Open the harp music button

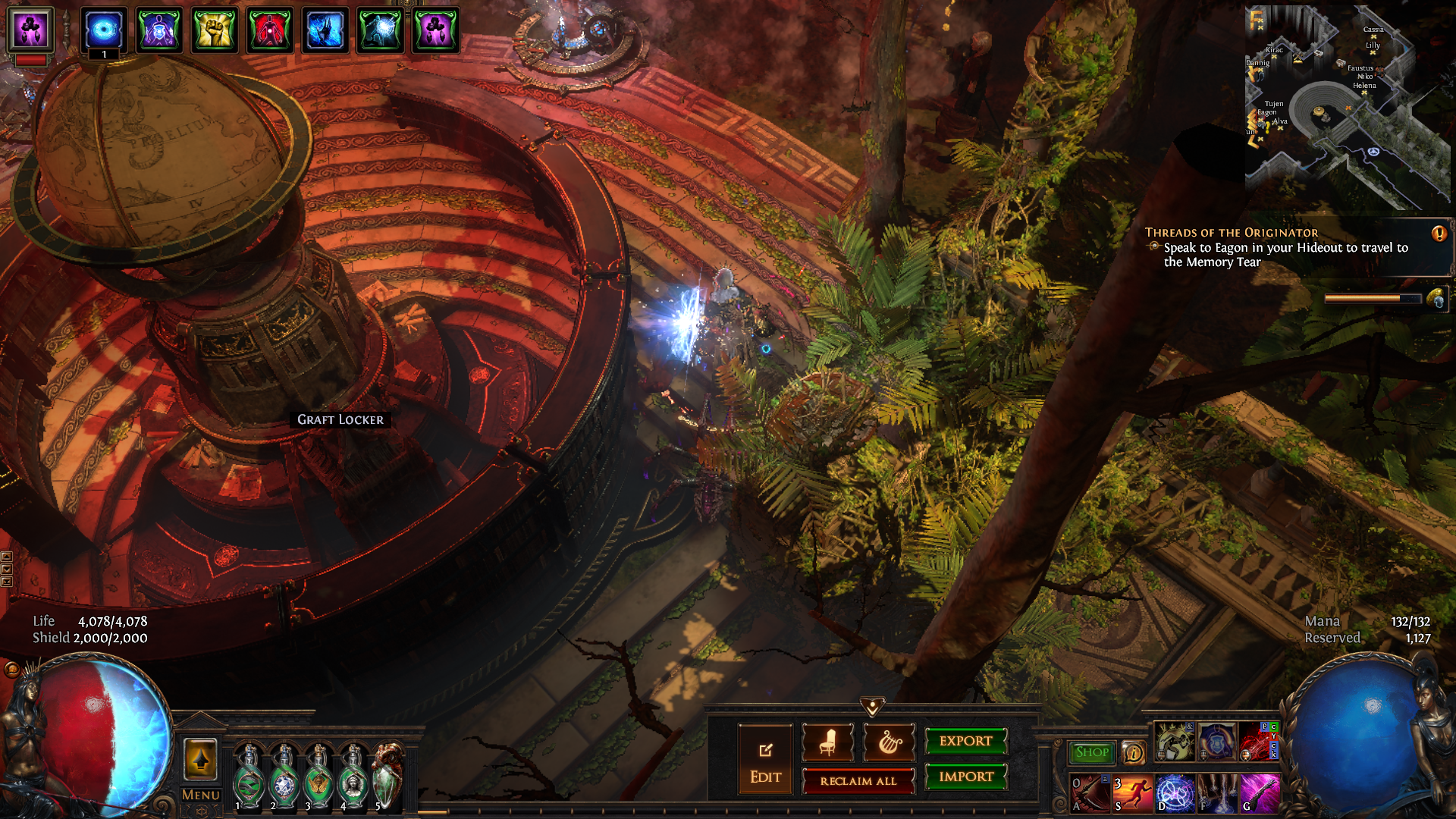tap(889, 742)
